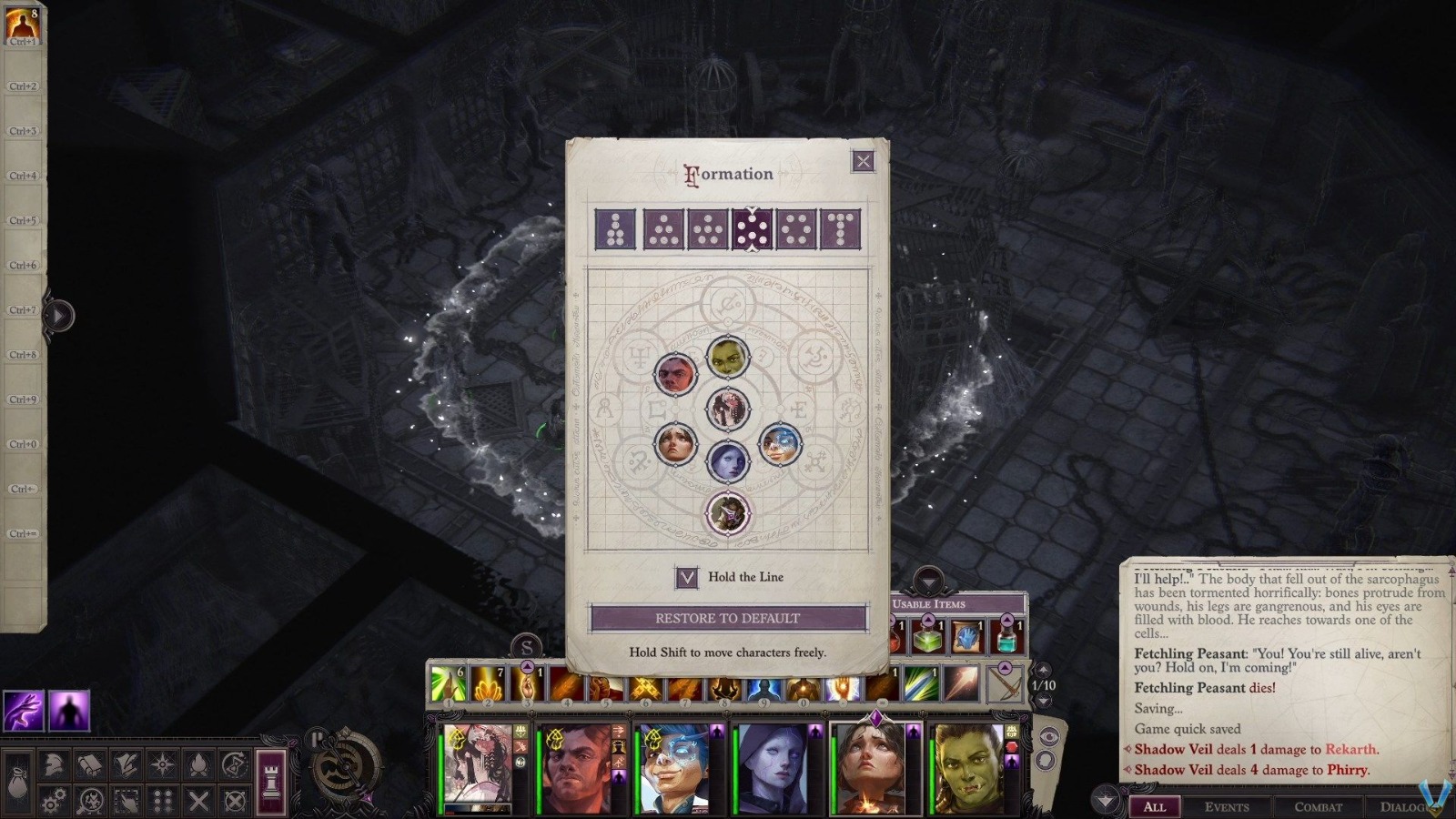Open the journal scroll icon
The width and height of the screenshot is (1456, 819).
click(90, 764)
